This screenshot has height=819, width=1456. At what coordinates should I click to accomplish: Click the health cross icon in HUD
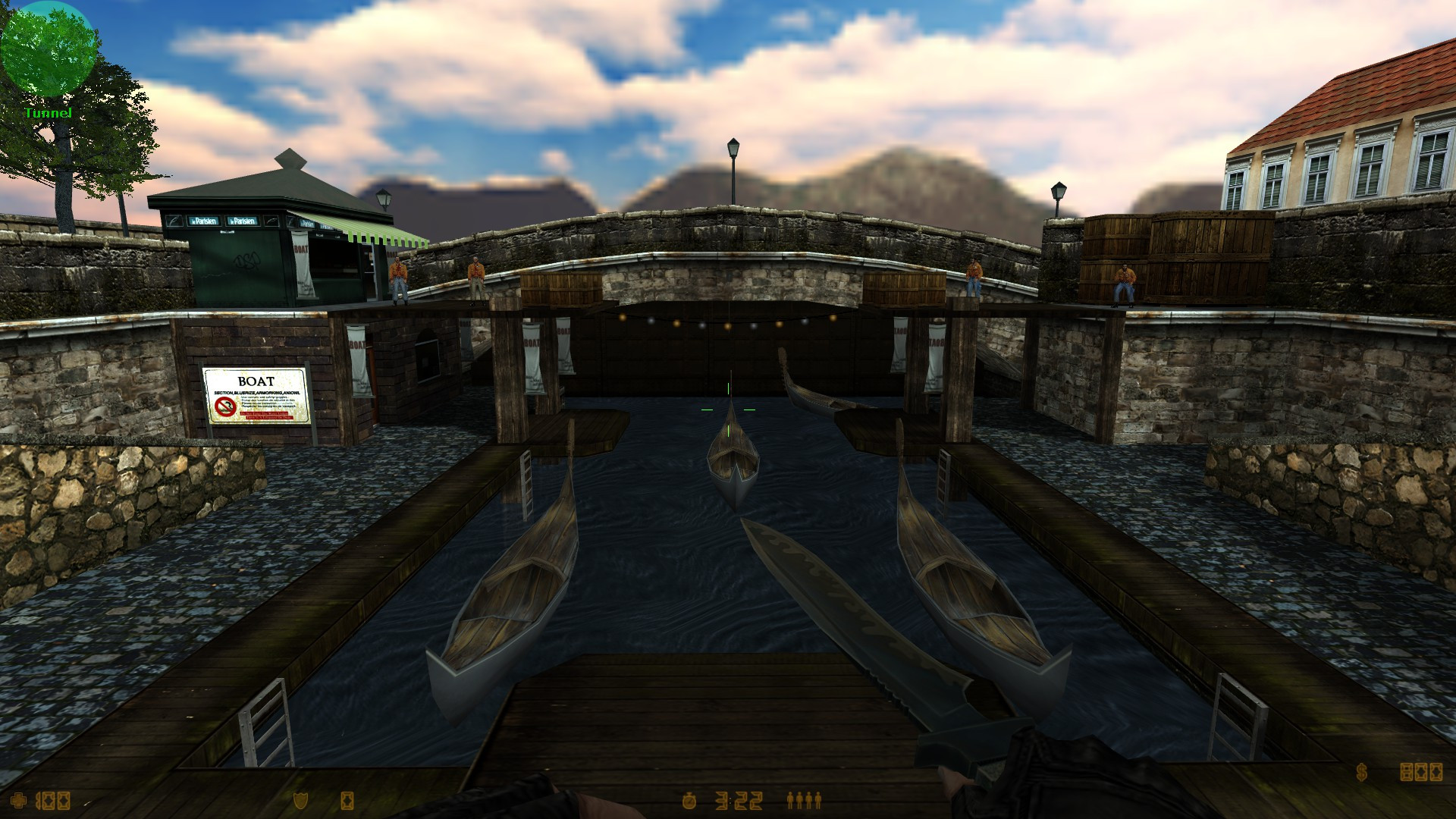[18, 802]
